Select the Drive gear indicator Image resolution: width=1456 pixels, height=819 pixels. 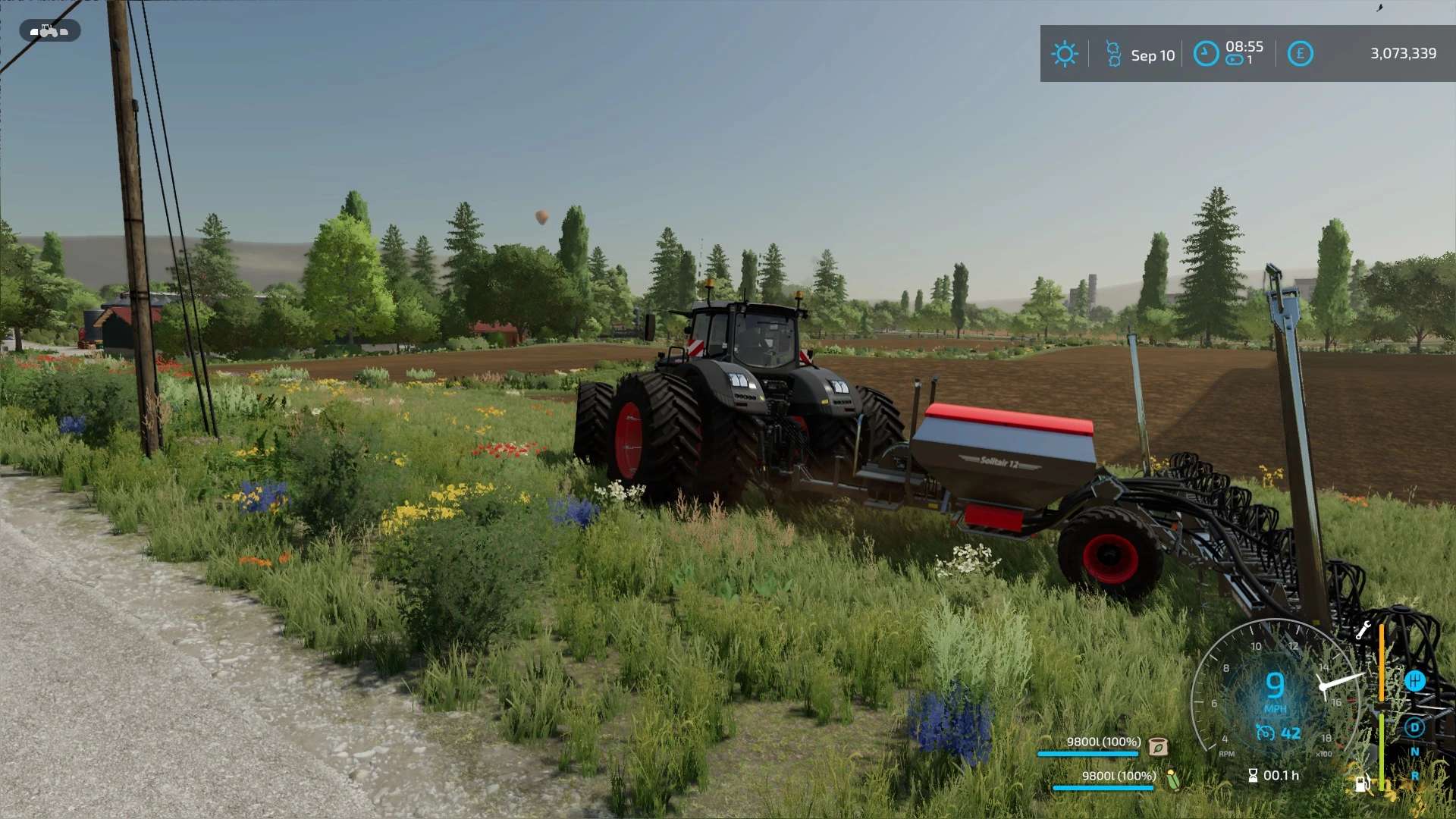coord(1414,727)
